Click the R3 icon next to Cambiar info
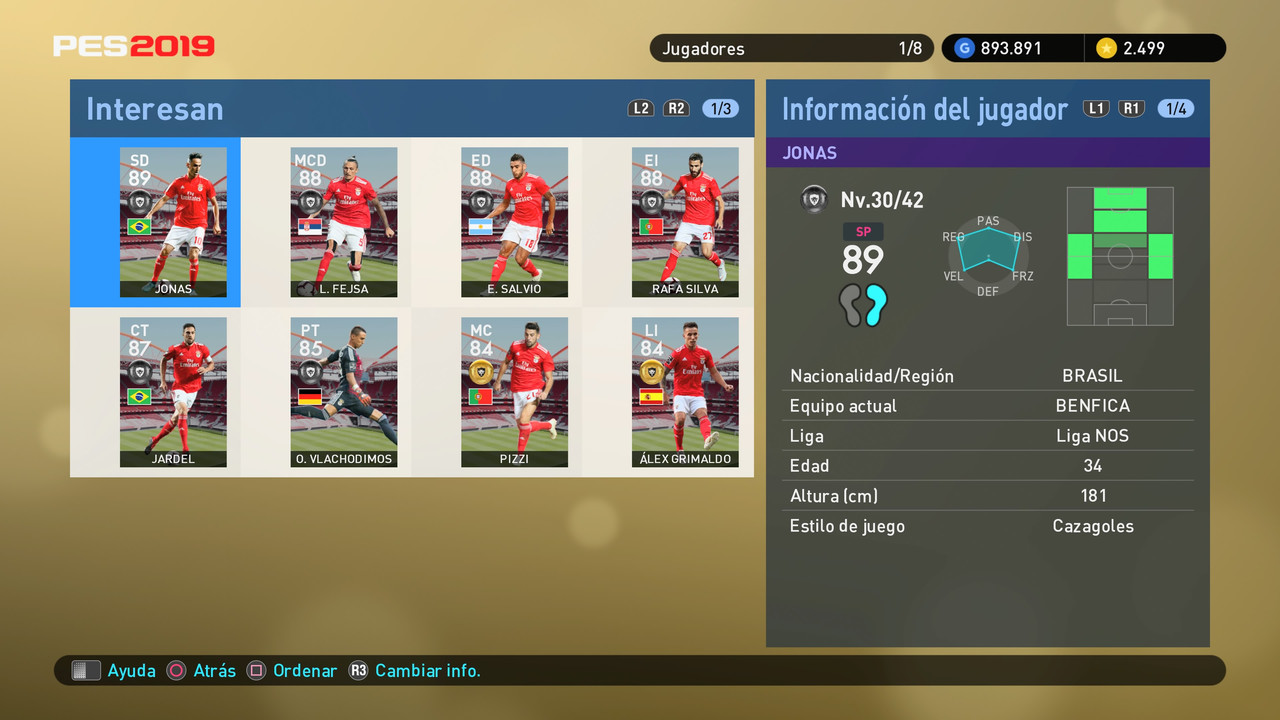This screenshot has width=1280, height=720. pos(358,671)
